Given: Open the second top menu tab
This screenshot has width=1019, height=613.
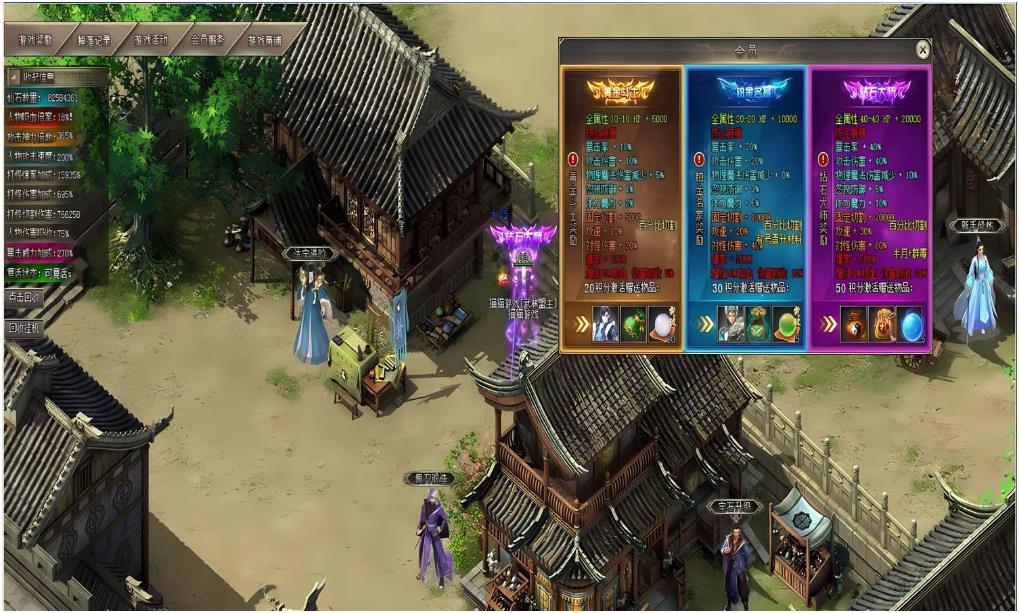Looking at the screenshot, I should click(94, 41).
